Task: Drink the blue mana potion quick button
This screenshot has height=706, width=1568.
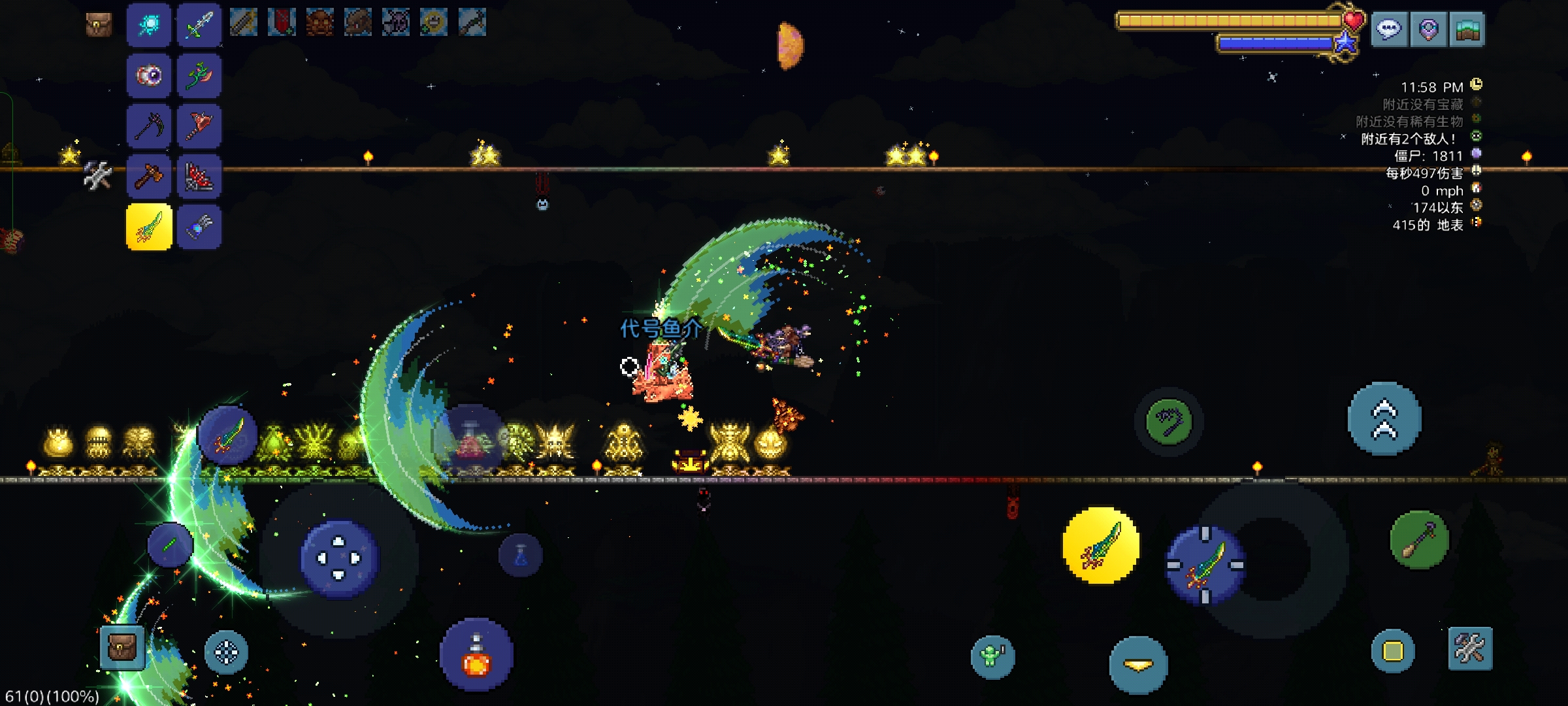Action: point(521,556)
